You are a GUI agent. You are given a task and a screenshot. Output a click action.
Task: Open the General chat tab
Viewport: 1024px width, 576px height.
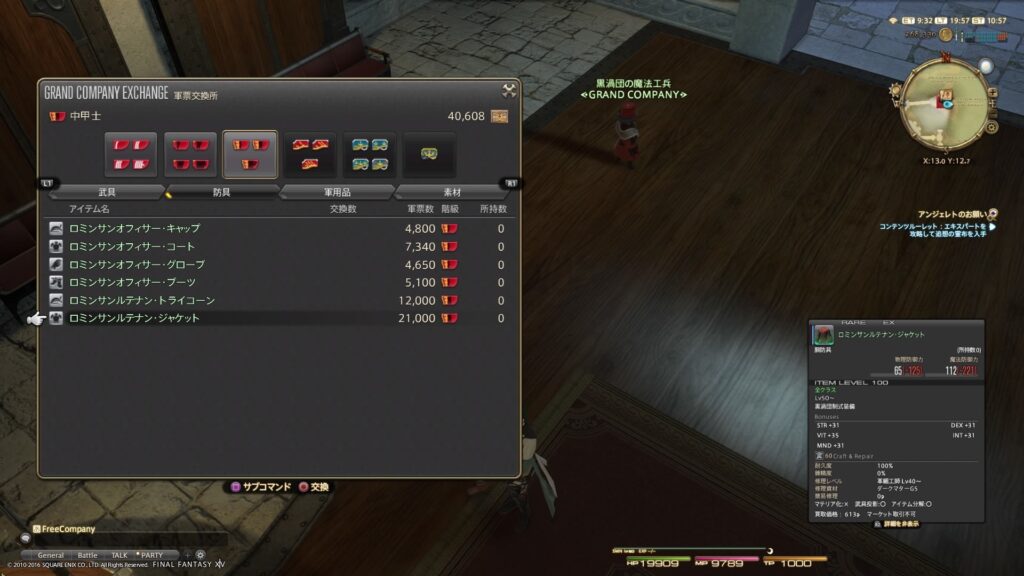tap(50, 555)
